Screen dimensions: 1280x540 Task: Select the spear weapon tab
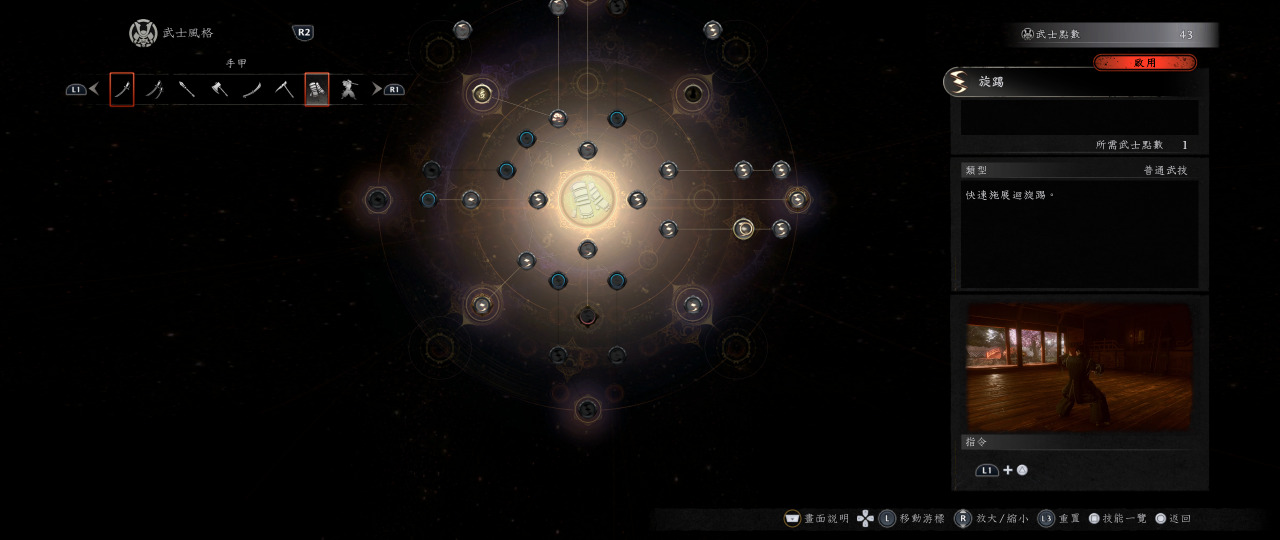[187, 90]
